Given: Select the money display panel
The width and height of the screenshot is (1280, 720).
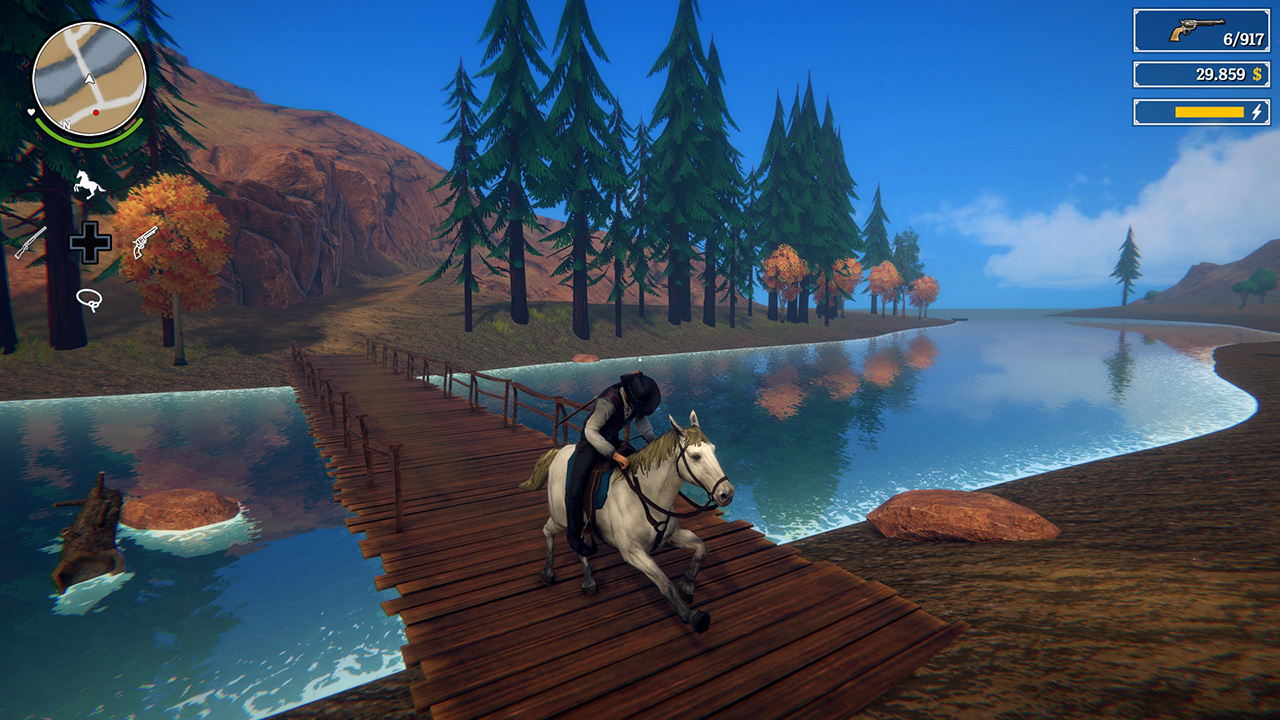Looking at the screenshot, I should click(x=1200, y=73).
